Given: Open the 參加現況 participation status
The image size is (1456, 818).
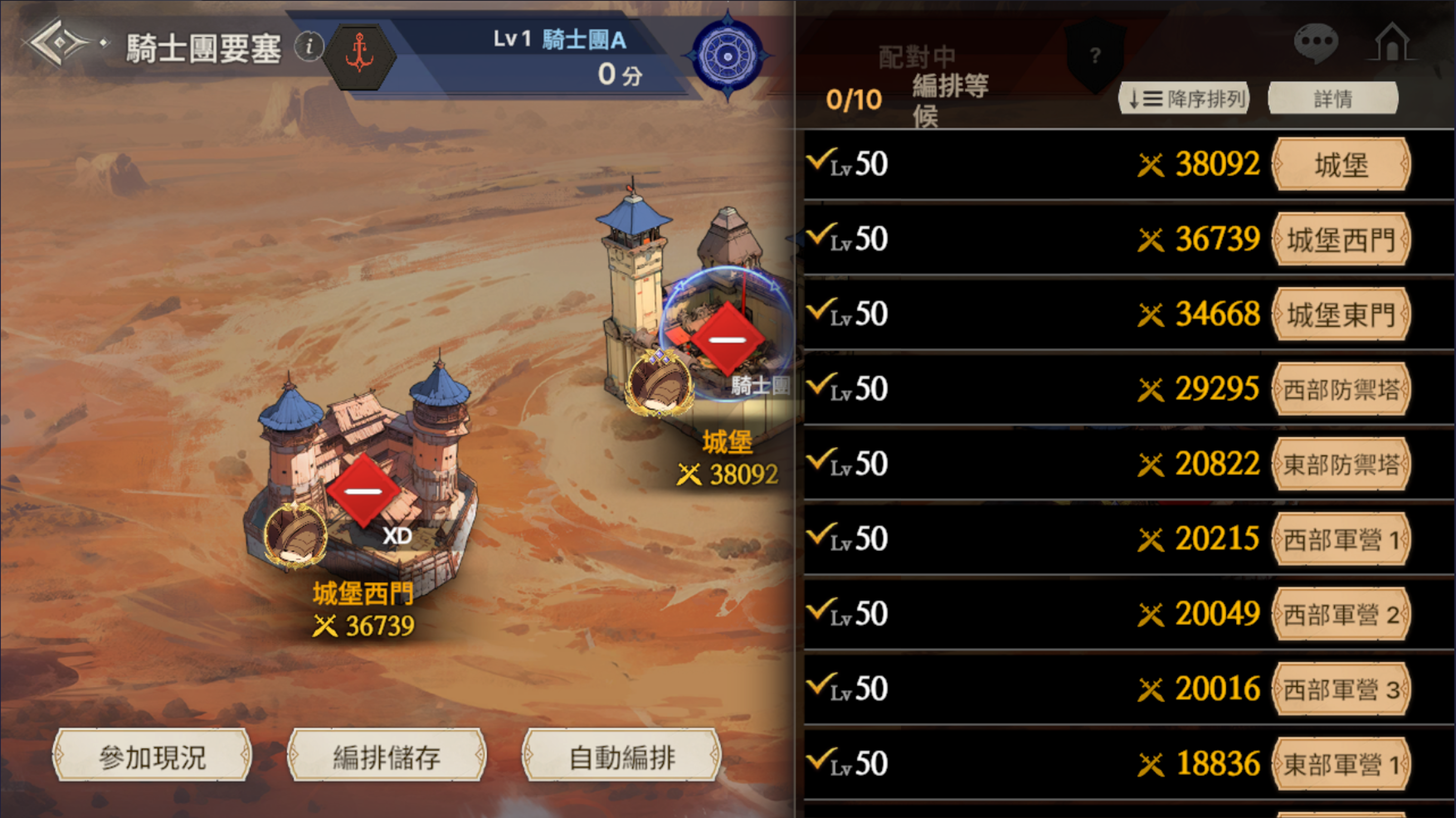Looking at the screenshot, I should coord(152,756).
